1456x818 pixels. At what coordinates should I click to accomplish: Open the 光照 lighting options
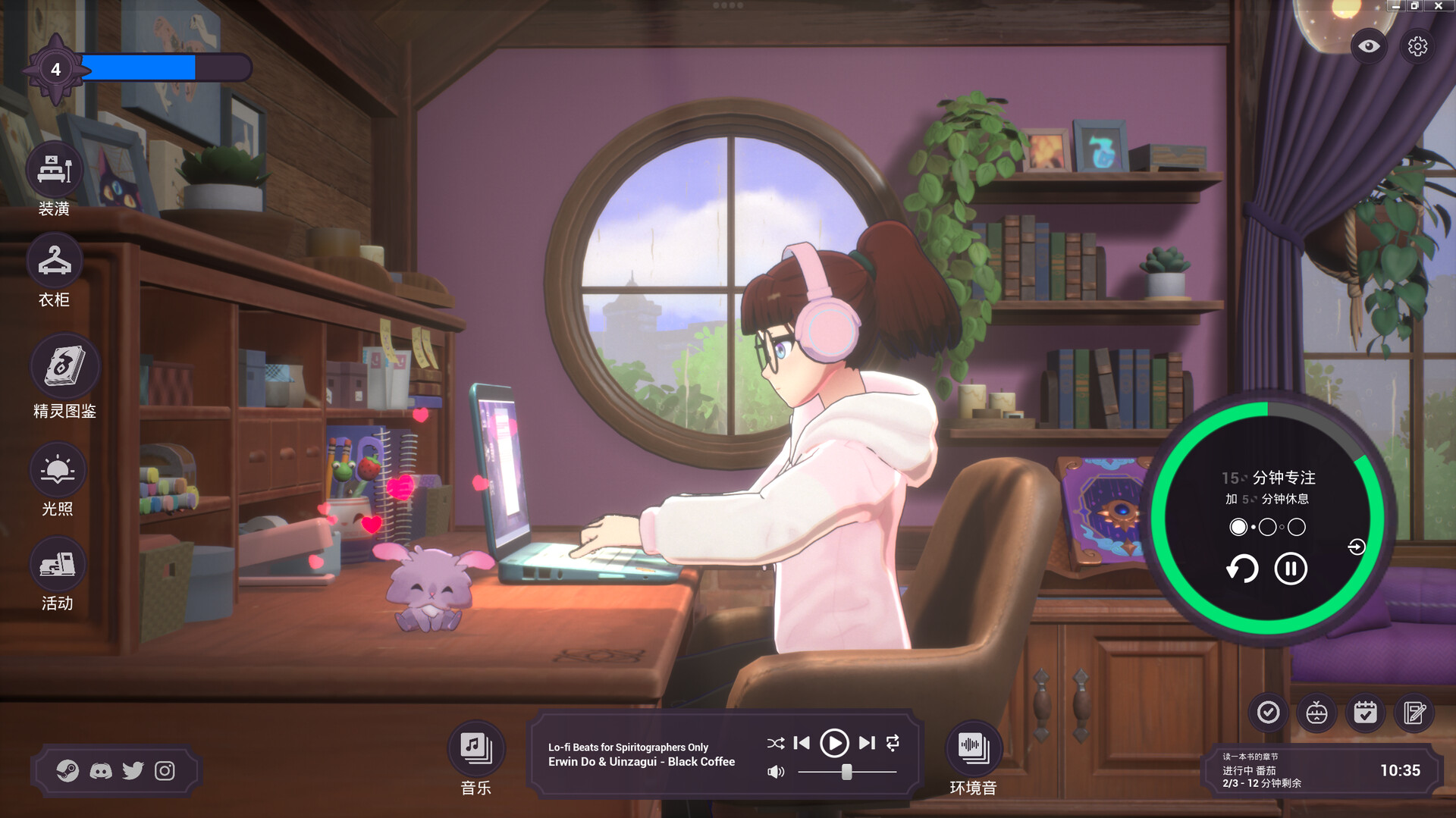pyautogui.click(x=58, y=470)
